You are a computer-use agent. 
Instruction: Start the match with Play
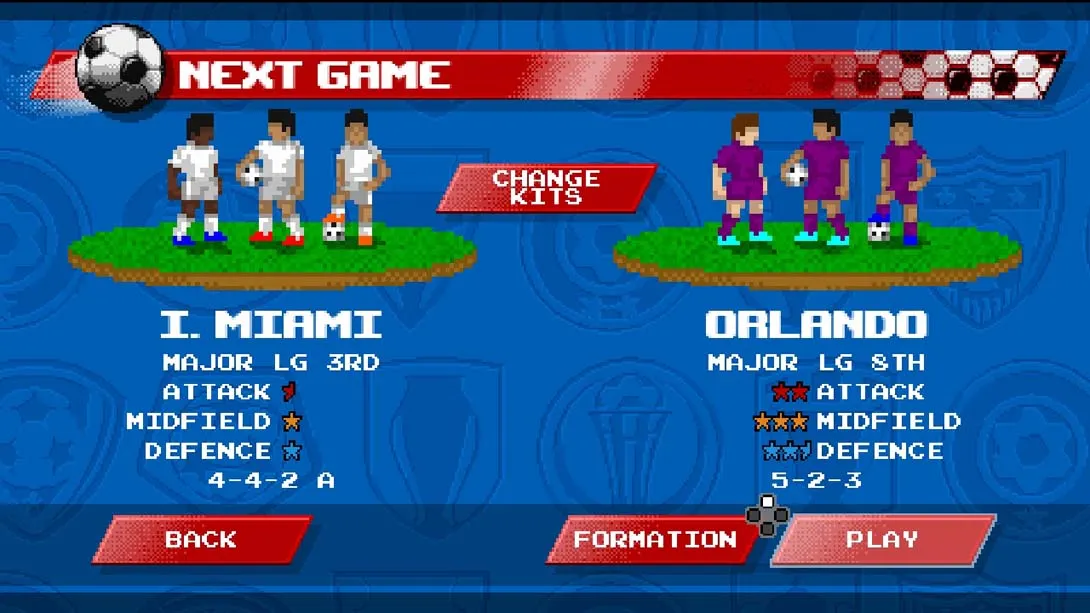[x=883, y=539]
